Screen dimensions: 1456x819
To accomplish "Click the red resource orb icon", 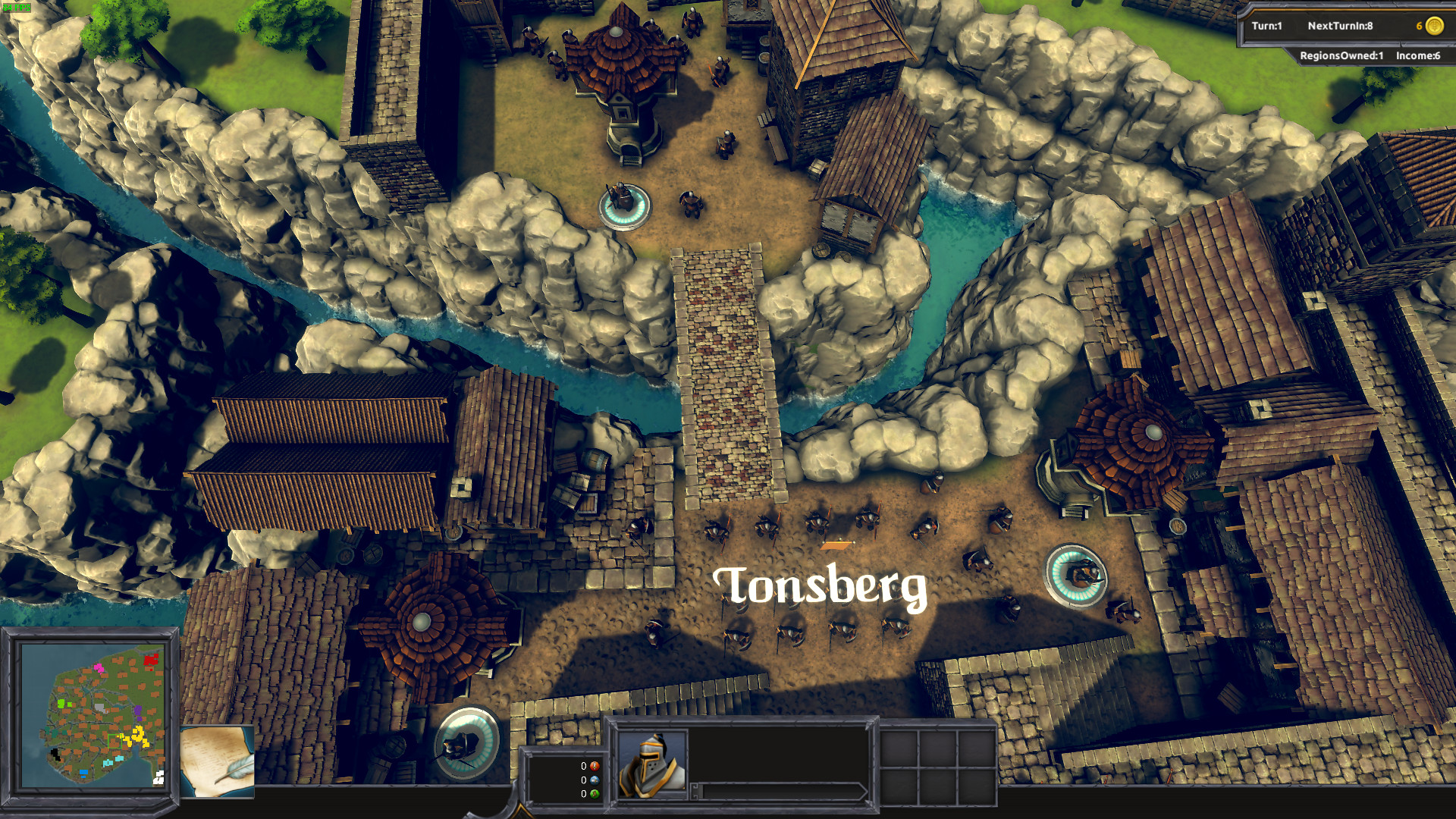I will [595, 767].
